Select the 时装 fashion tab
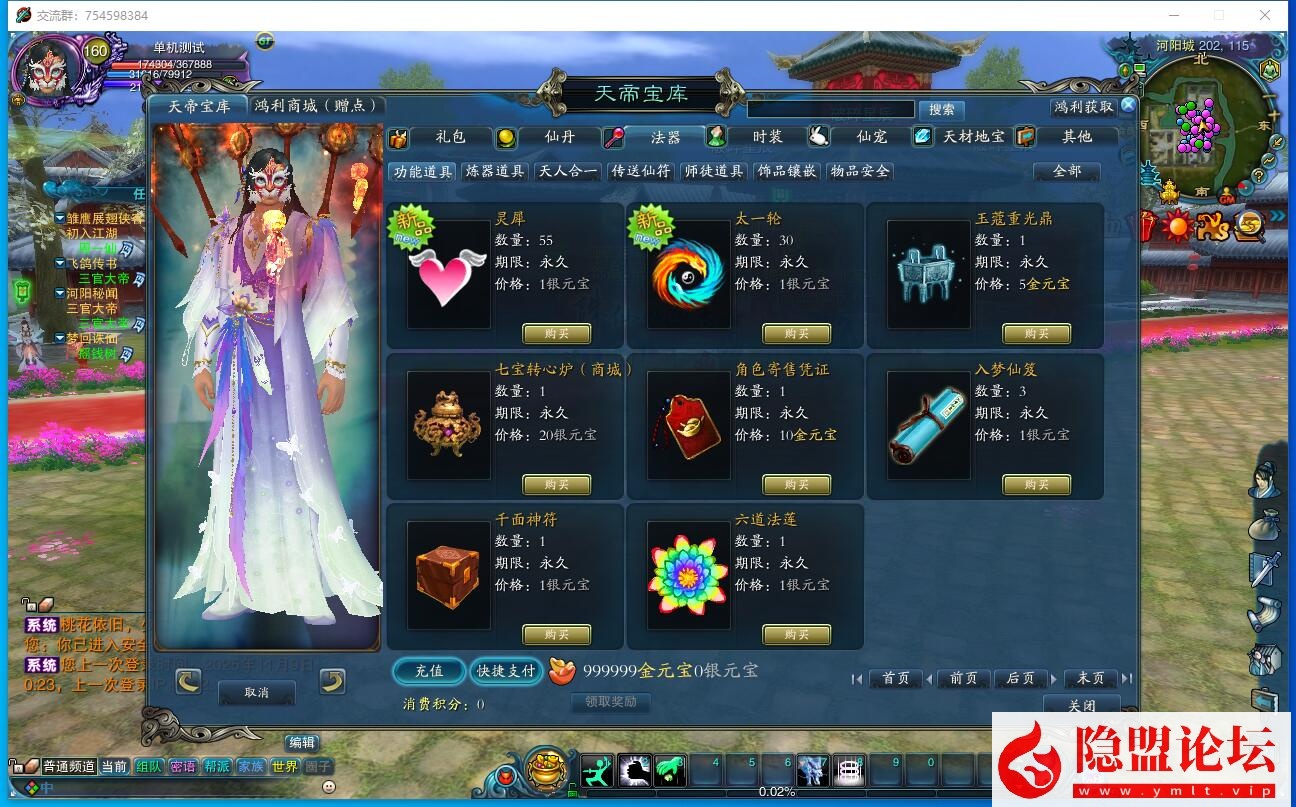Screen dimensions: 1296x807 coord(767,137)
